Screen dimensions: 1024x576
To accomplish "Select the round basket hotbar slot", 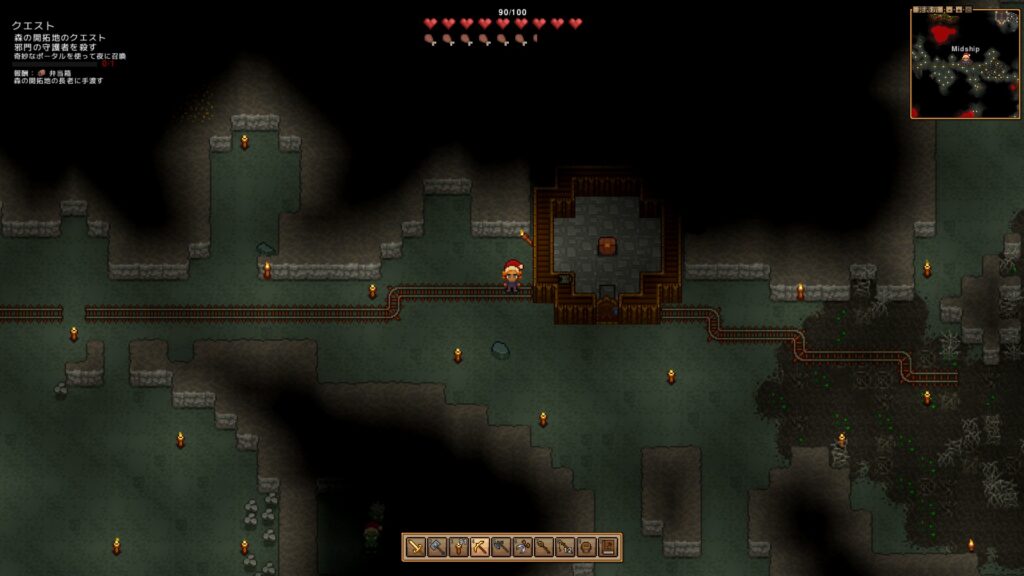I will 587,547.
